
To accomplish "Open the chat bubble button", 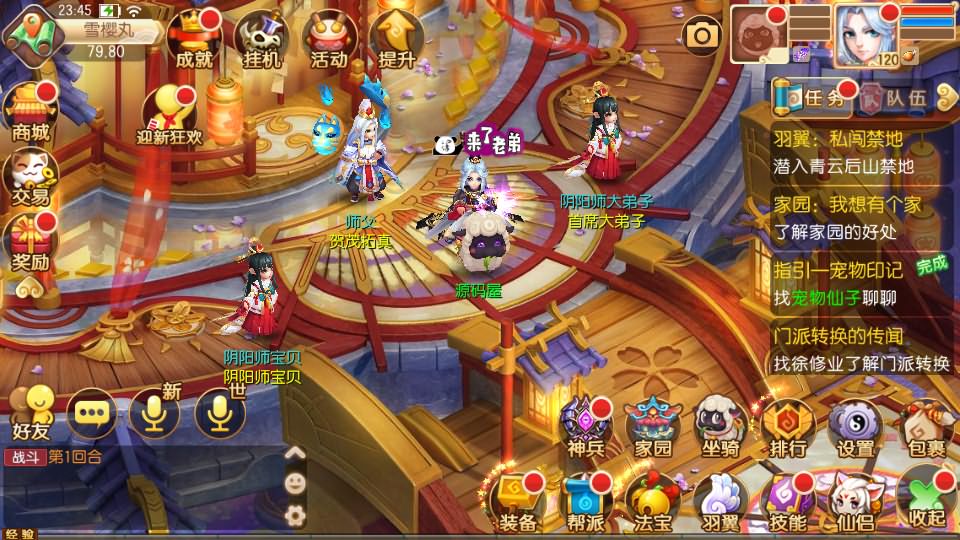I will 91,412.
